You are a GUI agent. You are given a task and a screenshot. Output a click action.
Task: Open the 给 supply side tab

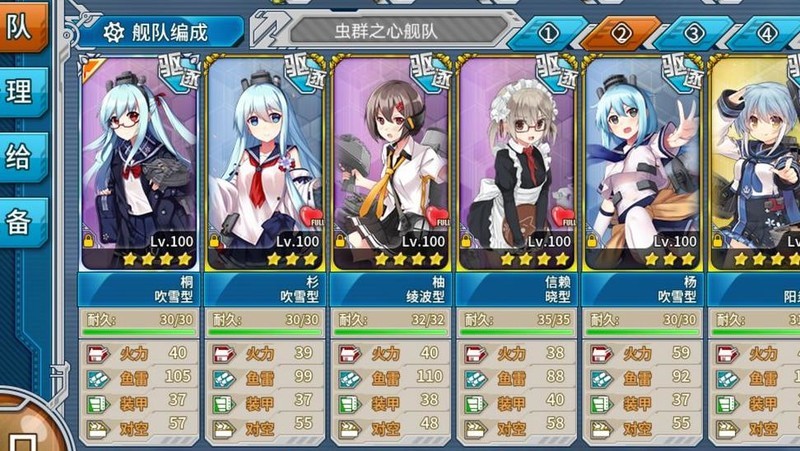pos(22,158)
